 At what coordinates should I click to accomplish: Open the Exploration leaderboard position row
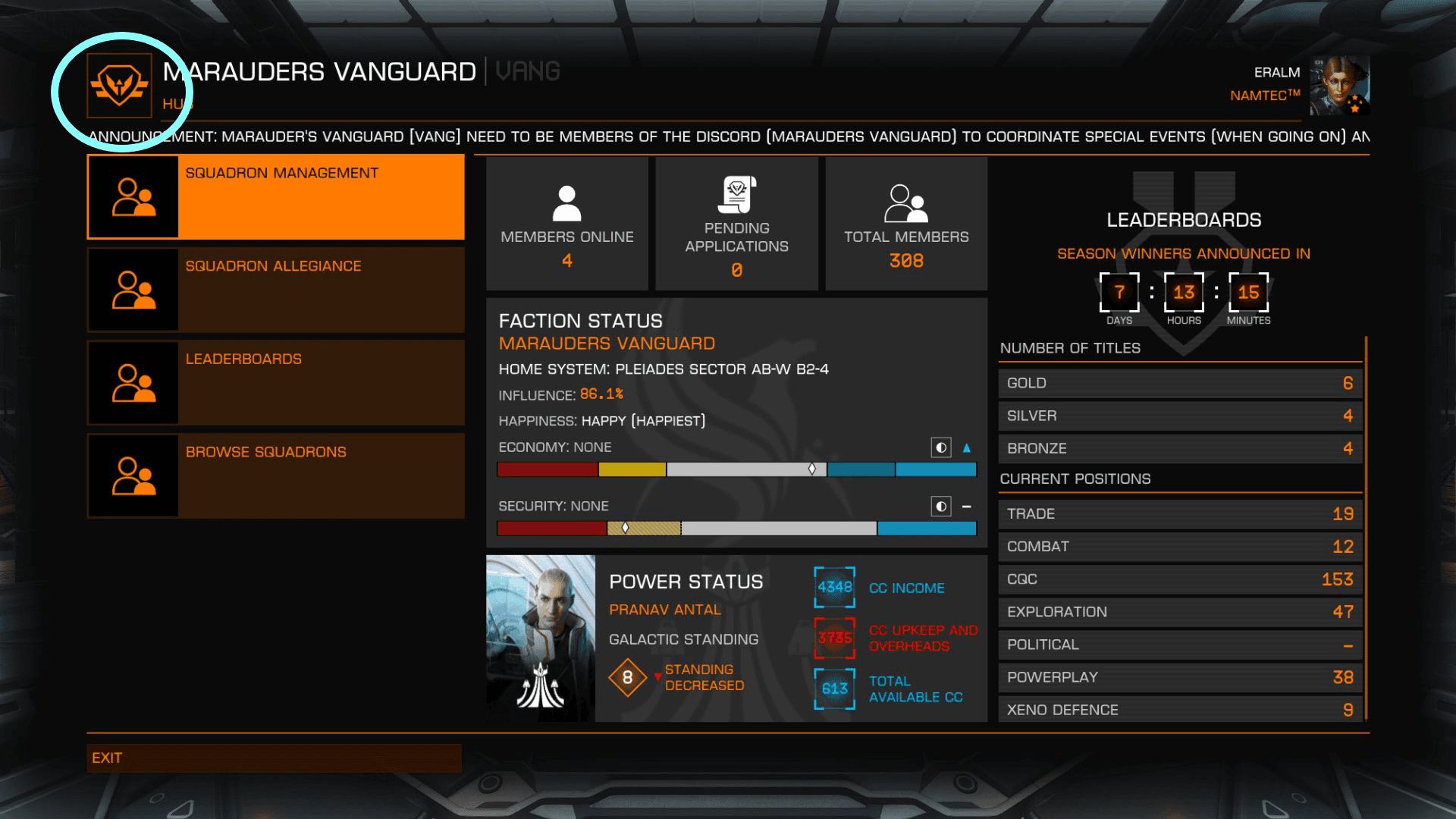tap(1180, 612)
